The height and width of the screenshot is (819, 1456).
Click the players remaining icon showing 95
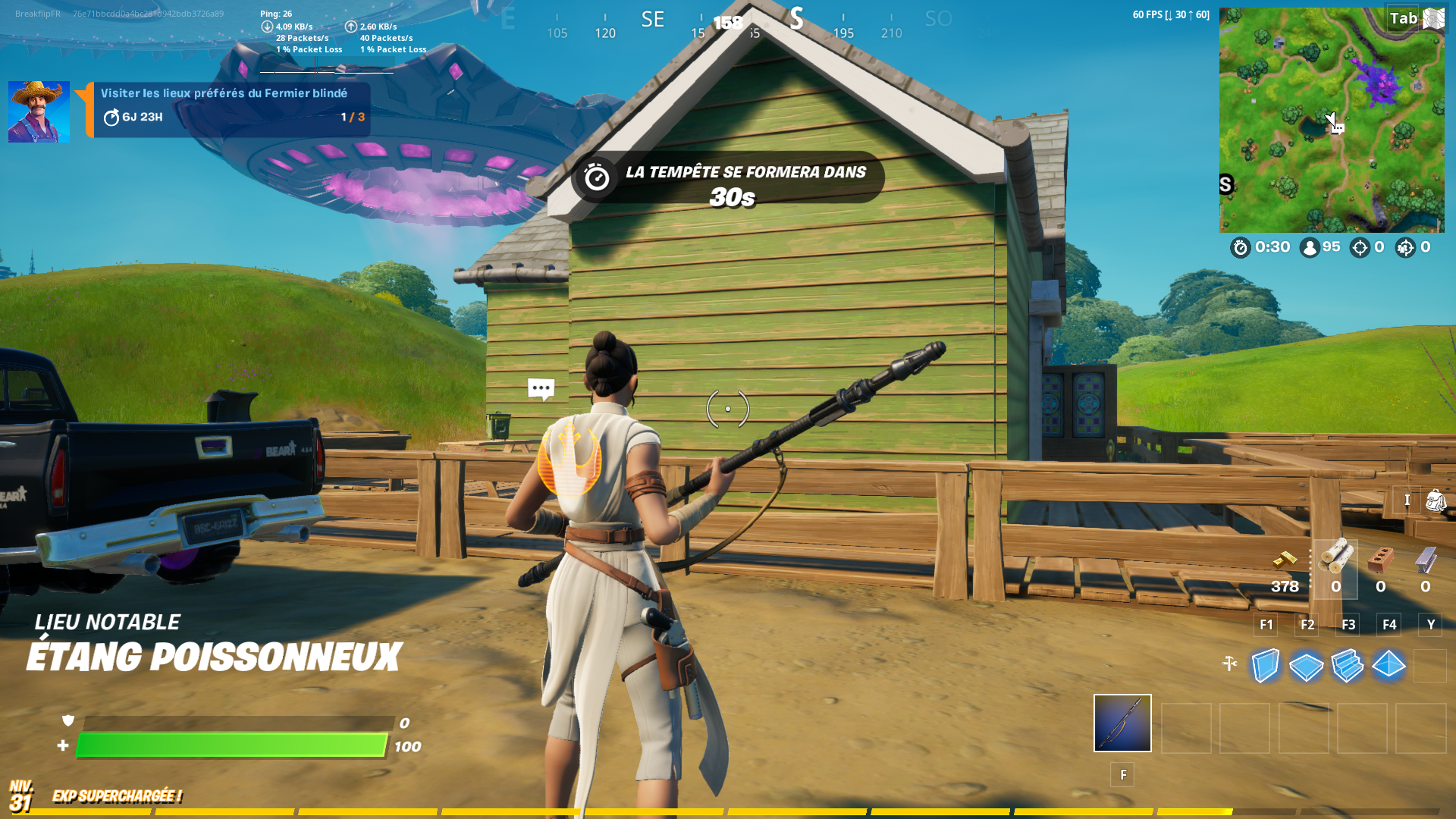1311,247
